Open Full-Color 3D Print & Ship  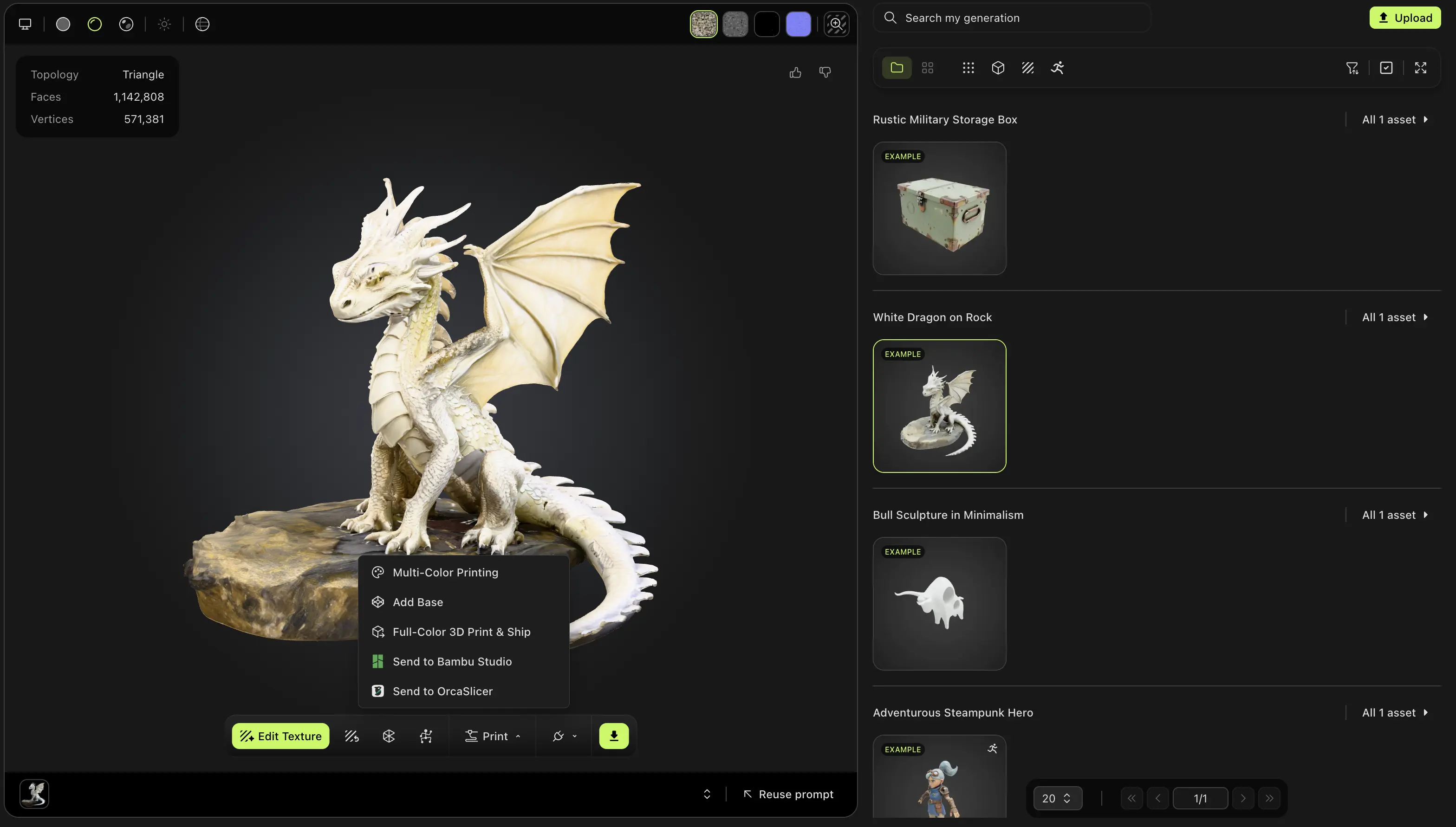461,632
